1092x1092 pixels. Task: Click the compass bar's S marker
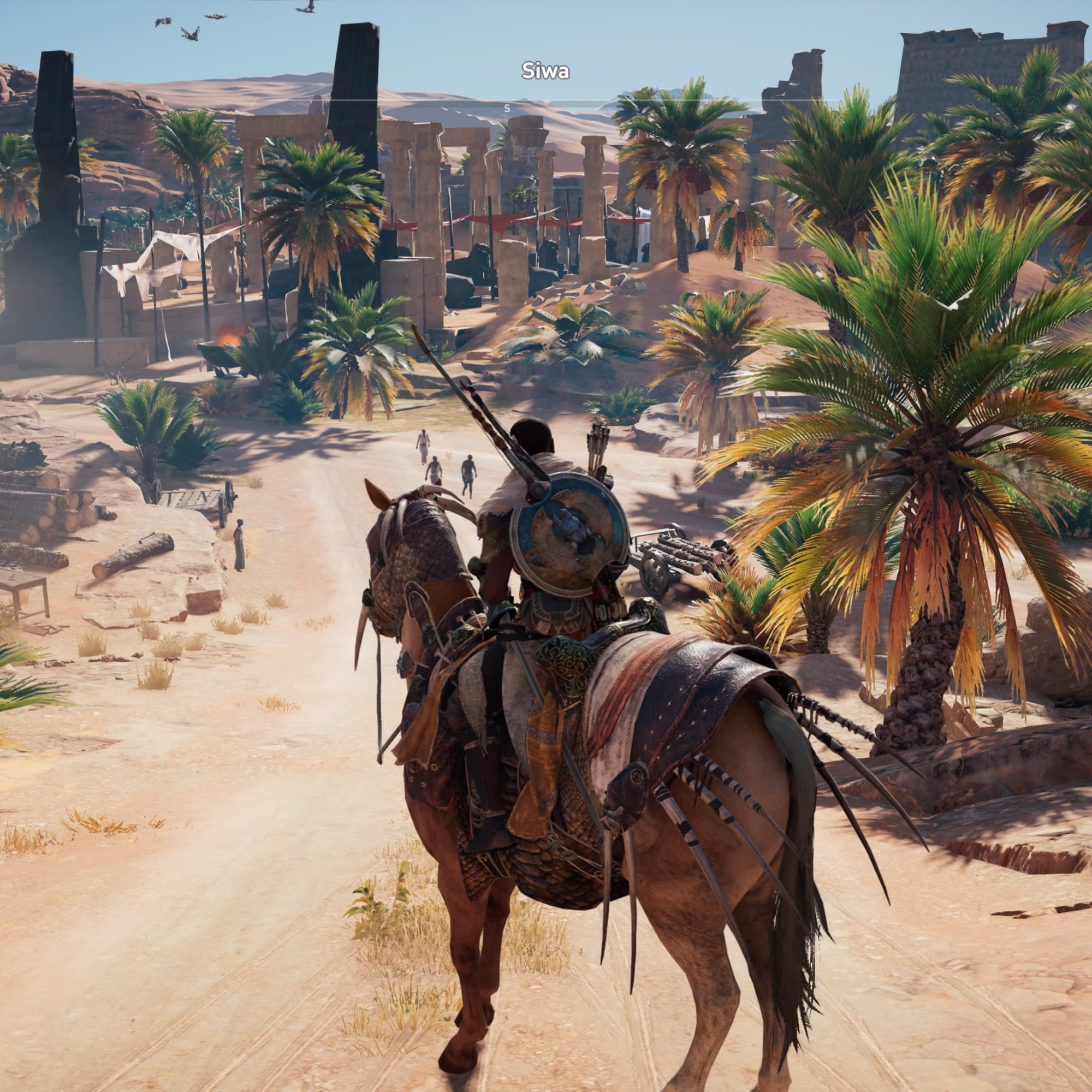point(507,108)
